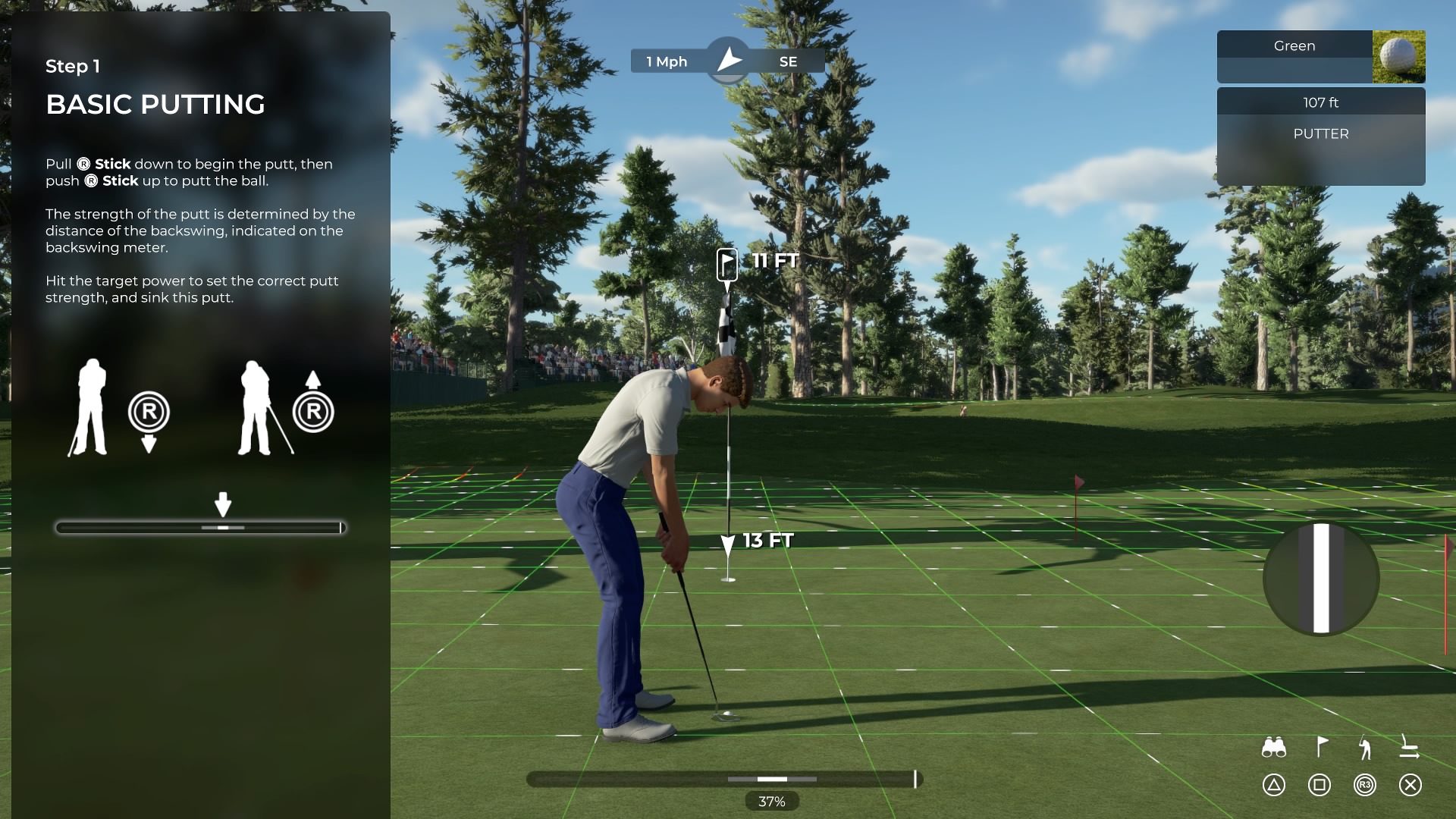1456x819 pixels.
Task: Click the circular ball lie indicator
Action: (x=1321, y=578)
